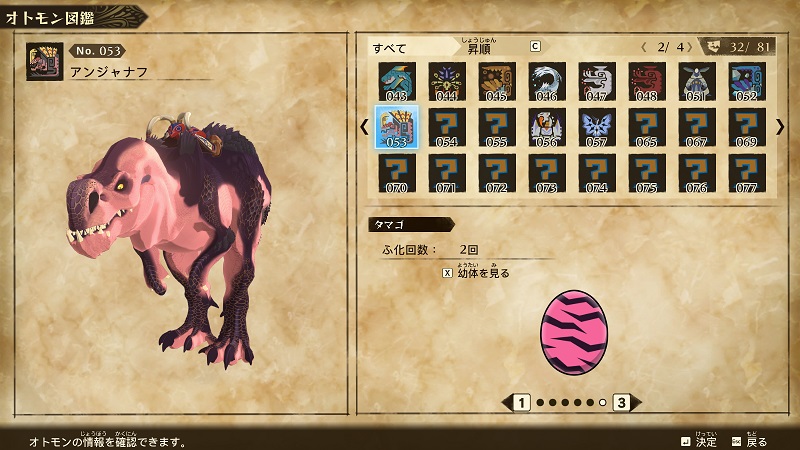Choose the wave-icon monster entry 046
Viewport: 800px width, 450px height.
545,82
